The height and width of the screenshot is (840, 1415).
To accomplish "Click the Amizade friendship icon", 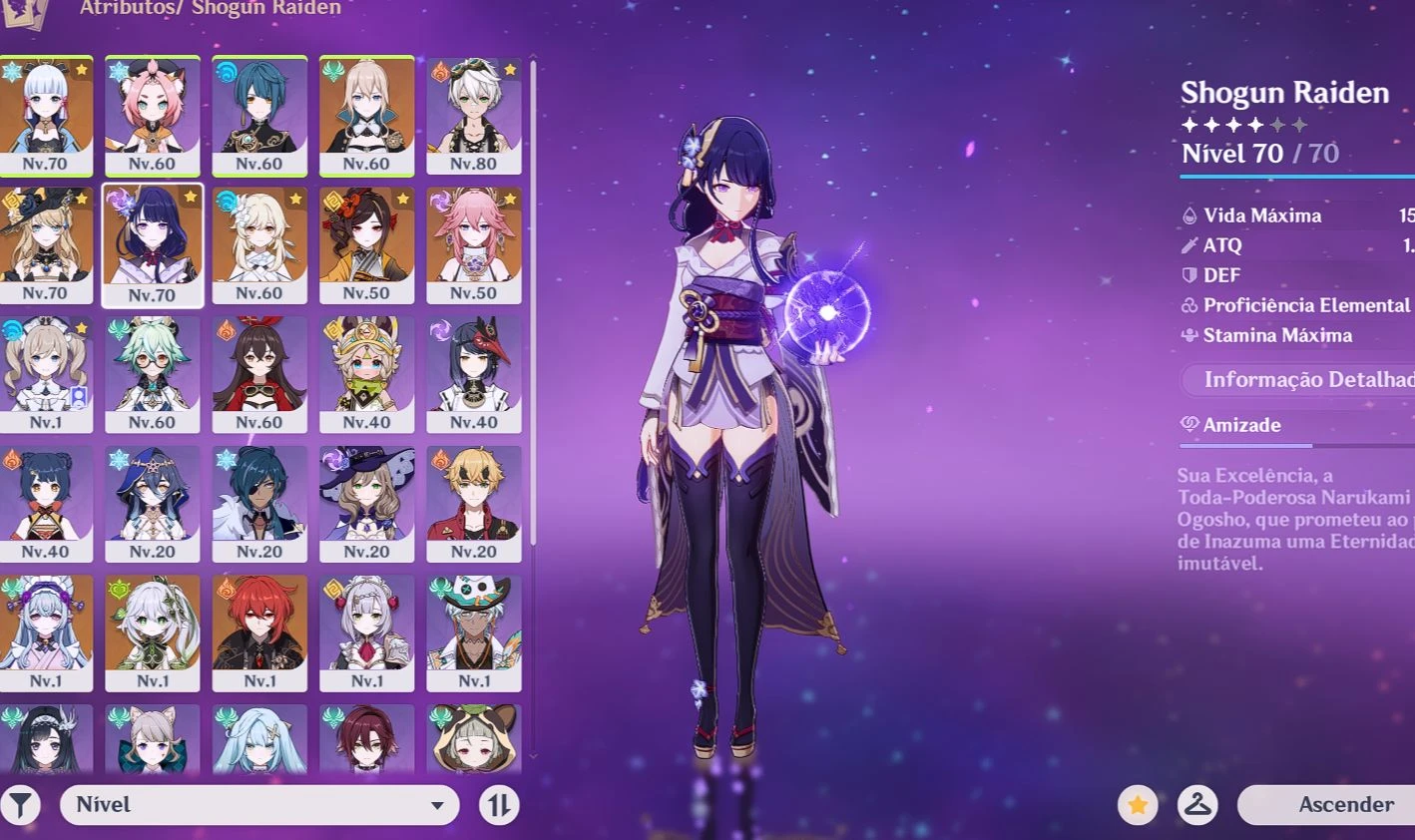I will [x=1187, y=424].
